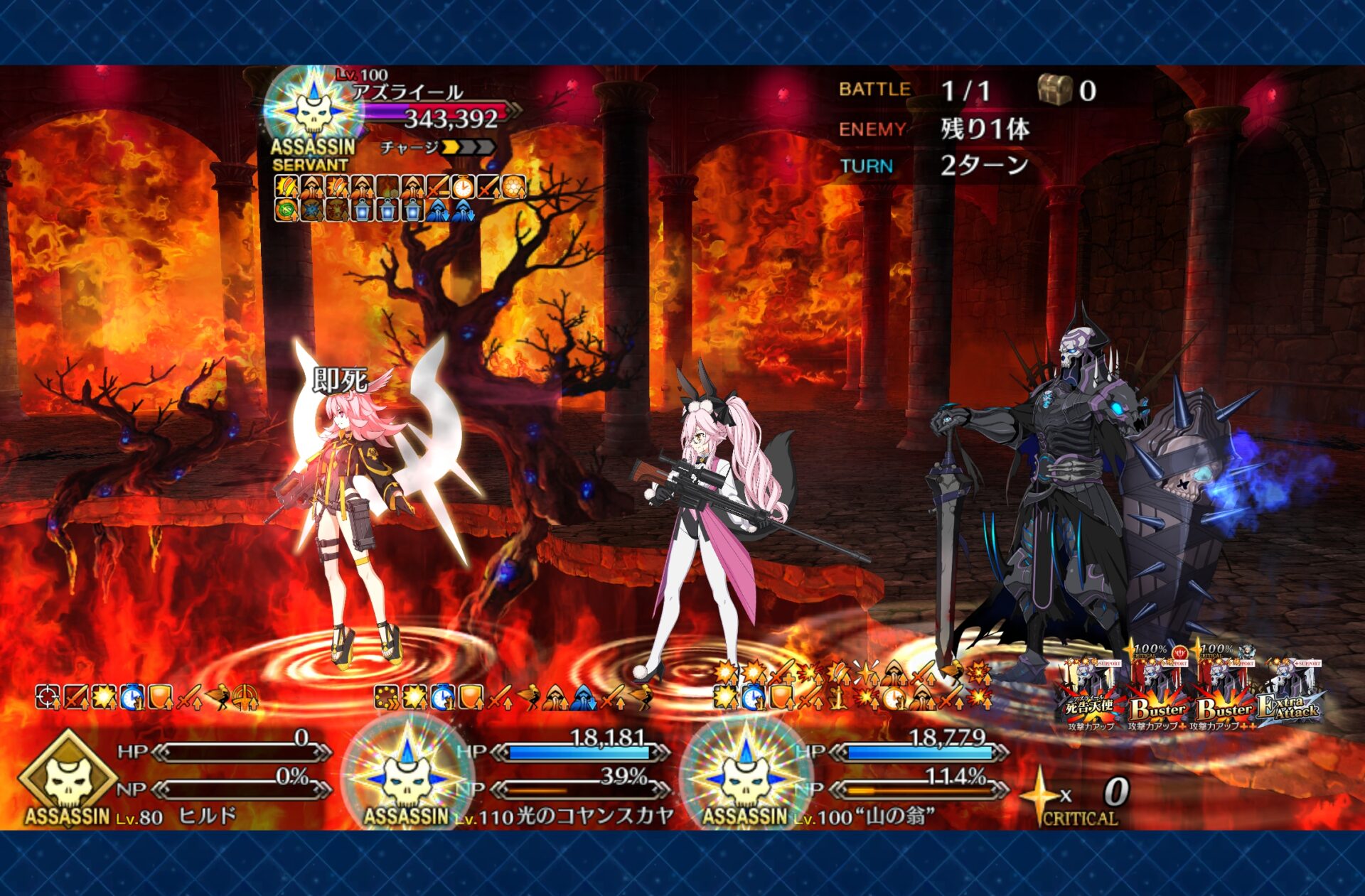Inspect アズライール's buff icon rows
Image resolution: width=1365 pixels, height=896 pixels.
[x=400, y=198]
